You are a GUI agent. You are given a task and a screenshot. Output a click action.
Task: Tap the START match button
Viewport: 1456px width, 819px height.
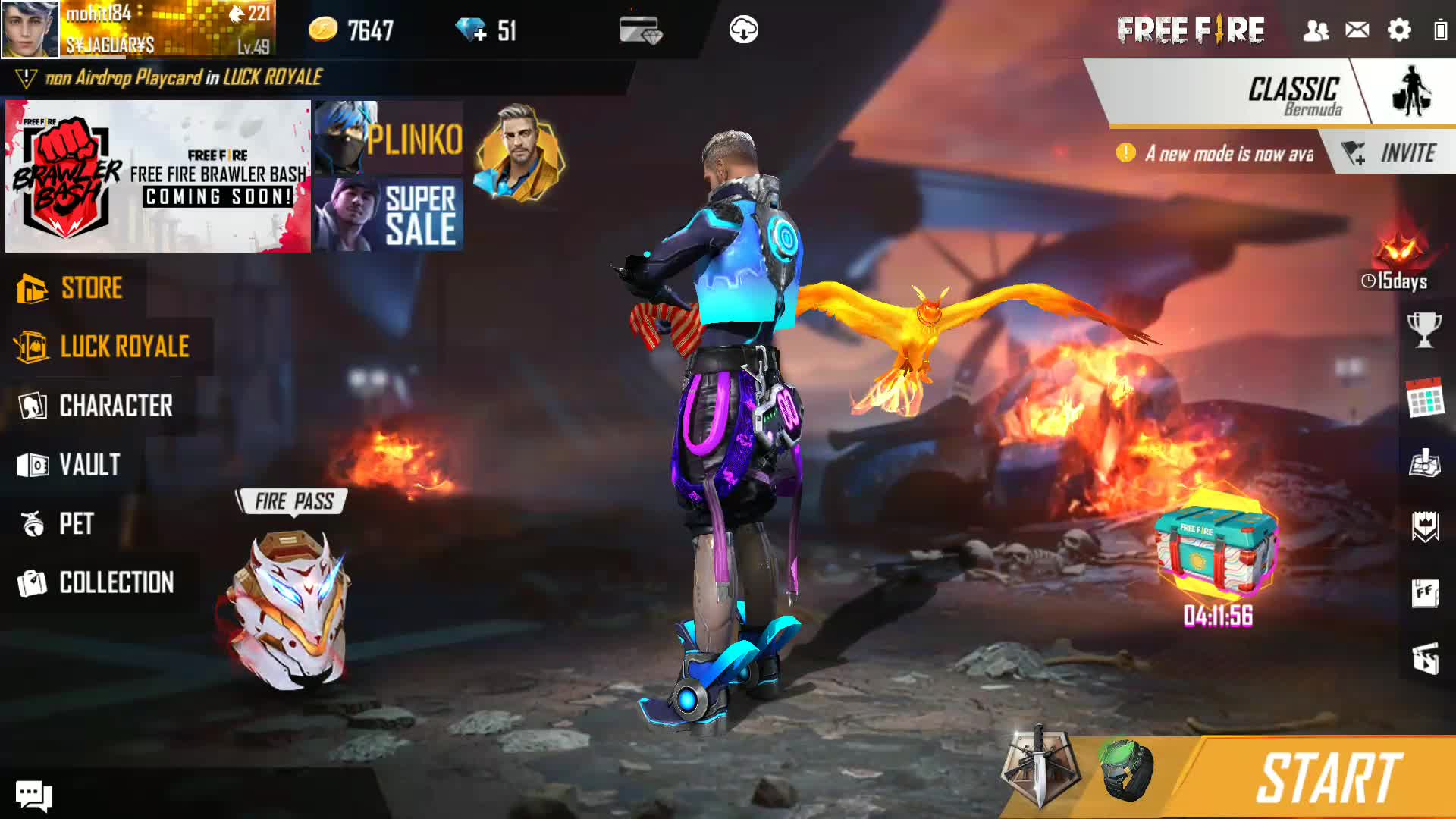pyautogui.click(x=1327, y=778)
